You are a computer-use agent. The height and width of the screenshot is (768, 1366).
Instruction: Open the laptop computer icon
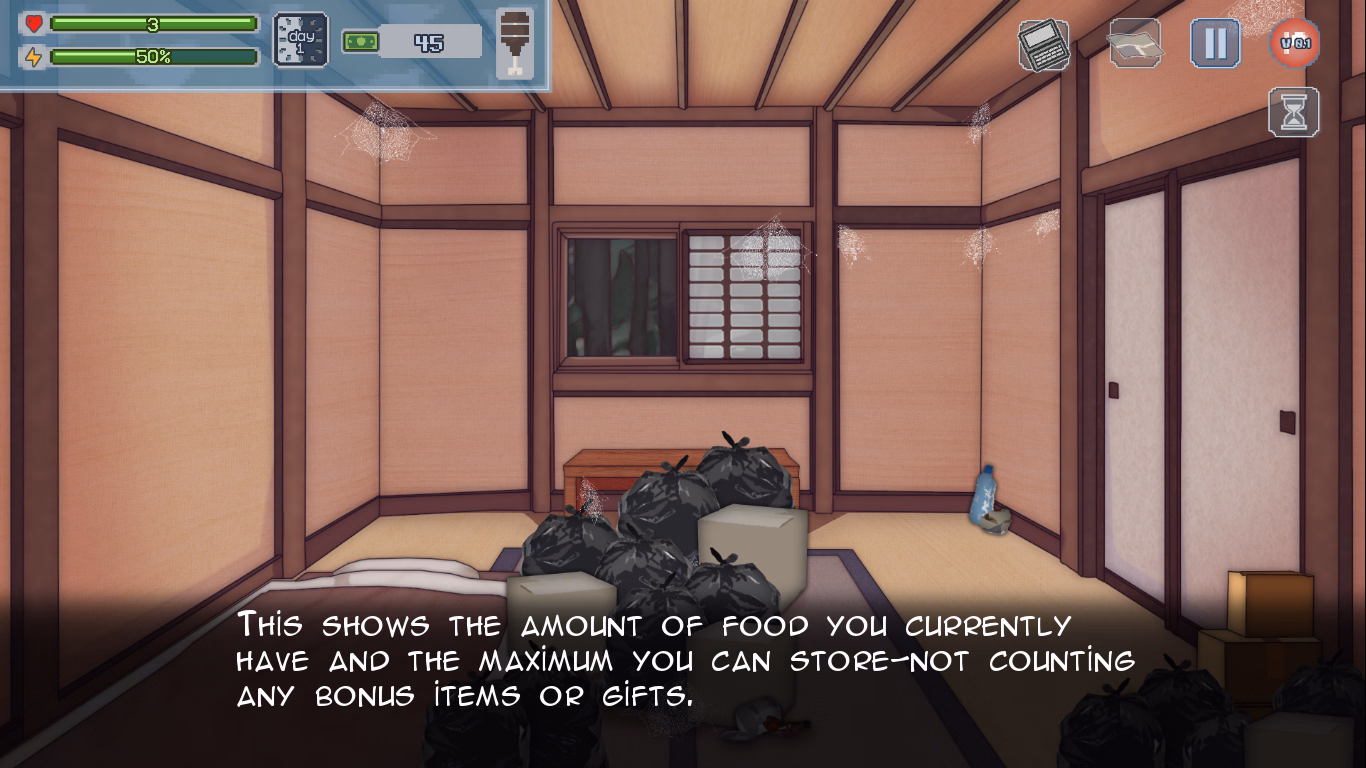tap(1043, 45)
